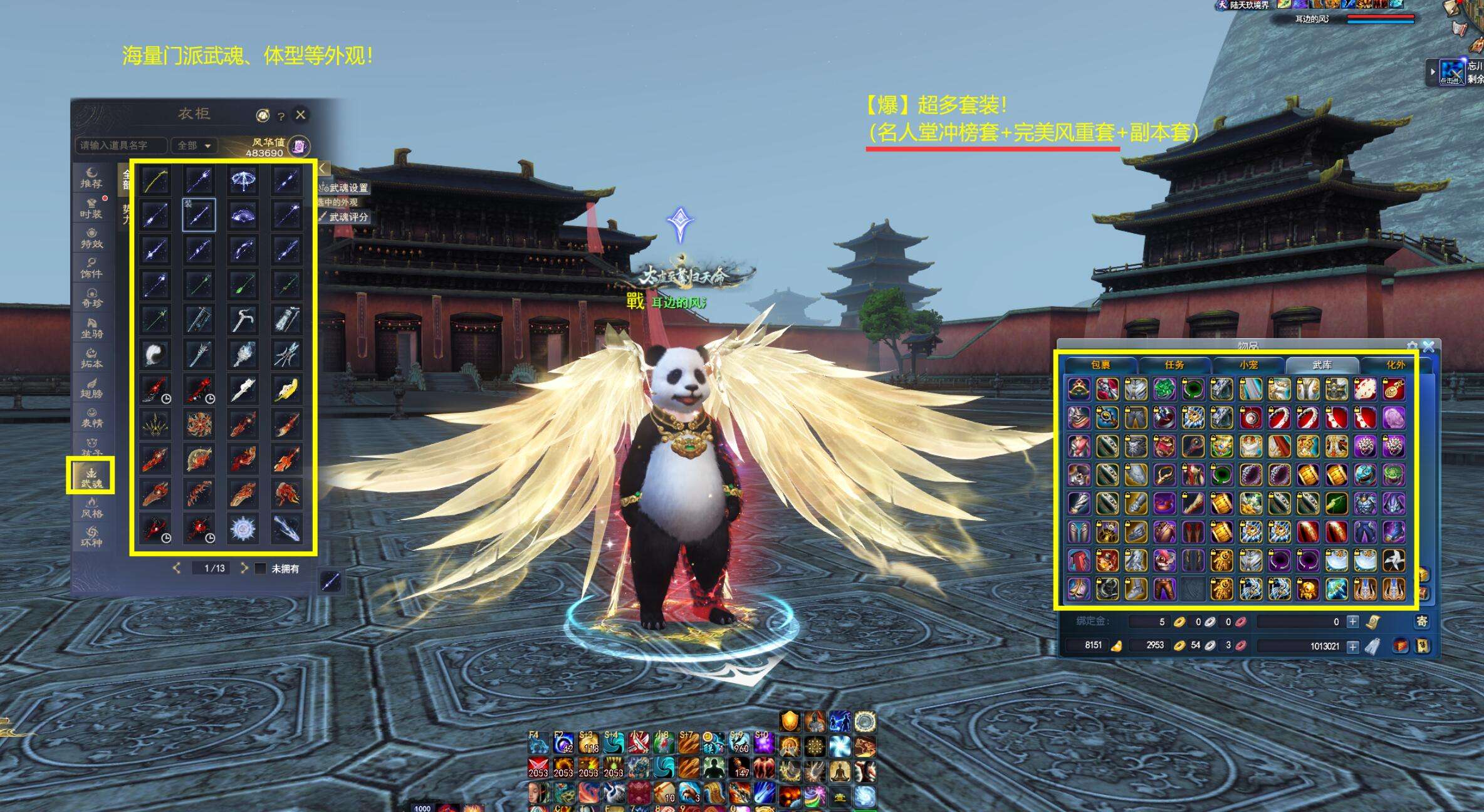
Task: Choose the 推荐 recommended category
Action: click(x=91, y=178)
